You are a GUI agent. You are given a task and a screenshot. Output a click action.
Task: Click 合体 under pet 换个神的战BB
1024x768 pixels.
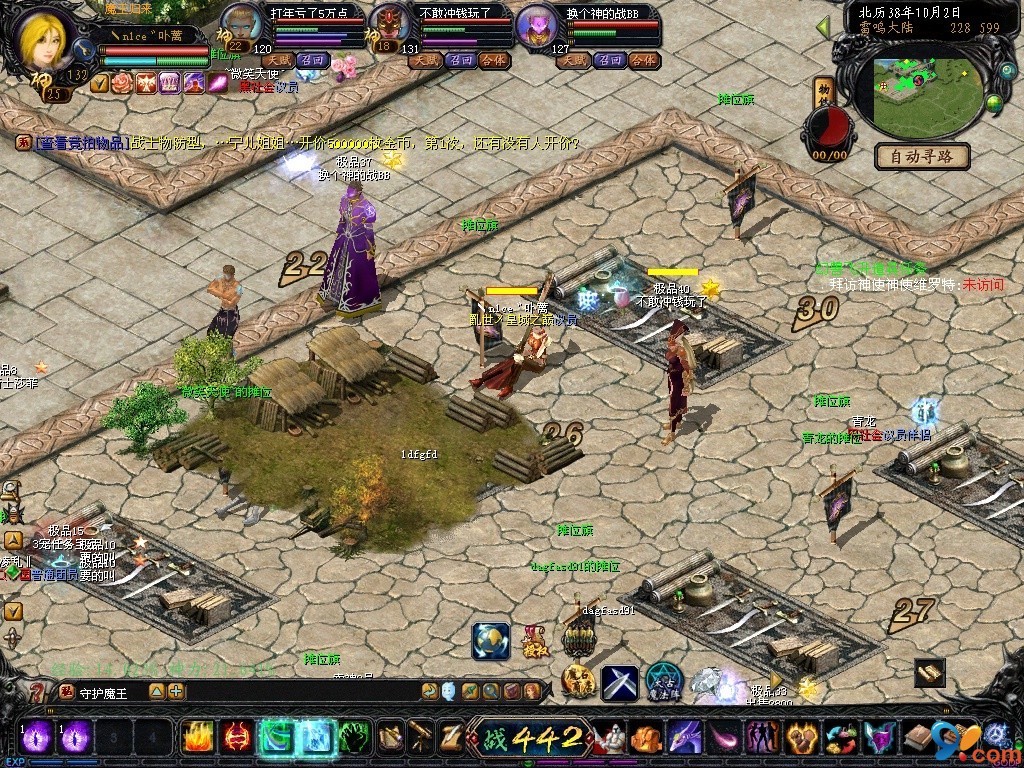[x=643, y=60]
